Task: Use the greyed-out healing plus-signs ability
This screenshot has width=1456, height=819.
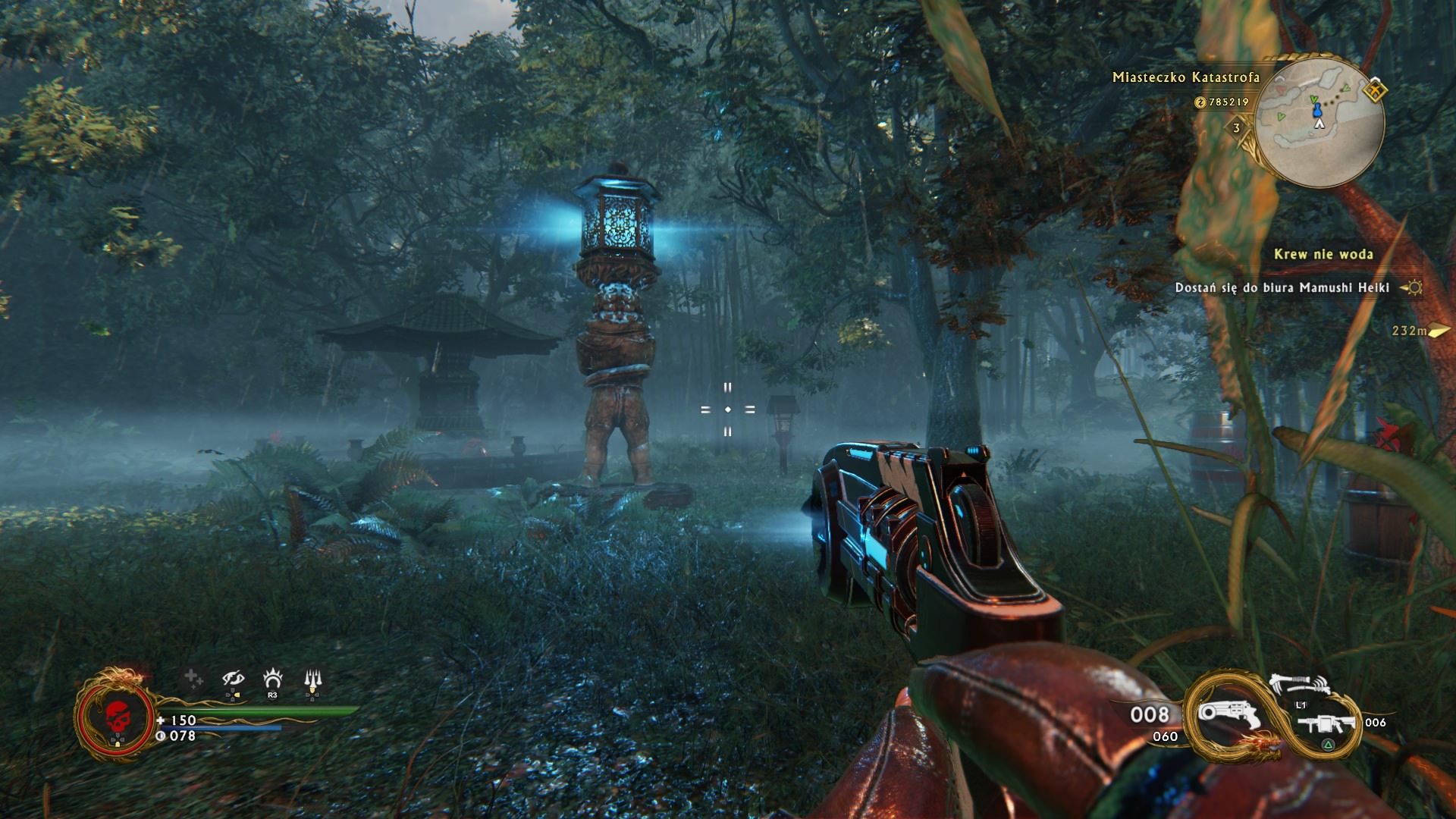Action: (x=193, y=678)
